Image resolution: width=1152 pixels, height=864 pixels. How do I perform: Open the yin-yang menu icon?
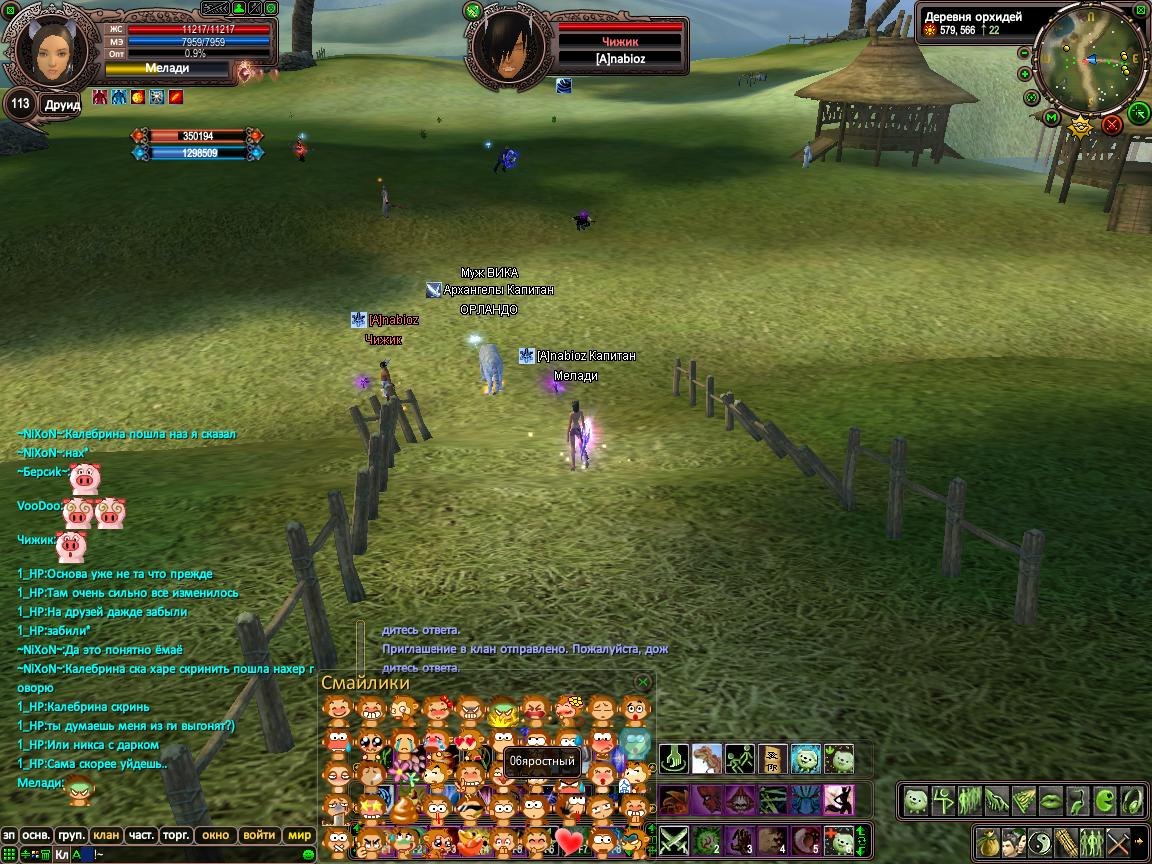1038,841
